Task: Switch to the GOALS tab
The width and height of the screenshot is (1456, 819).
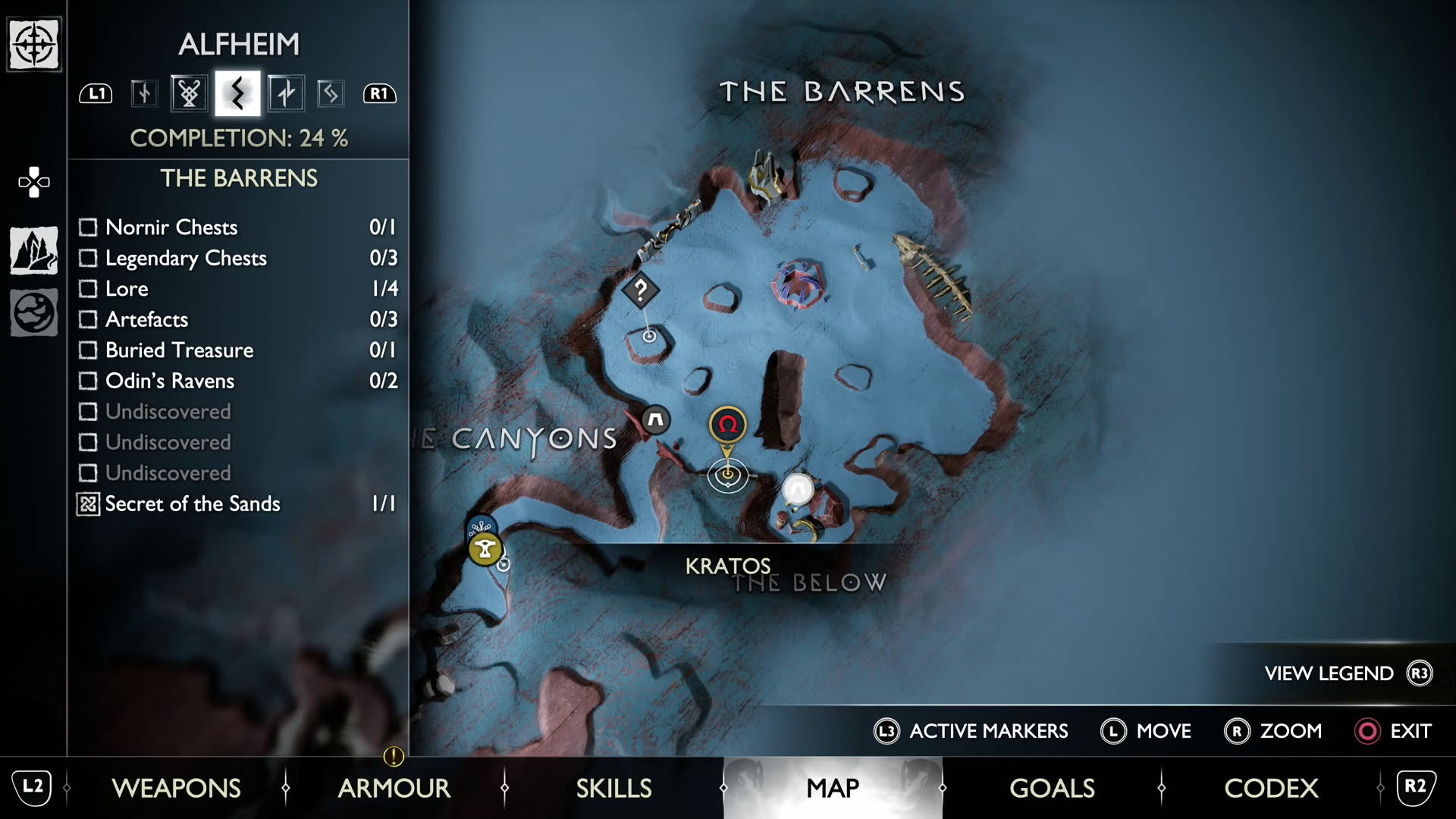Action: 1051,789
